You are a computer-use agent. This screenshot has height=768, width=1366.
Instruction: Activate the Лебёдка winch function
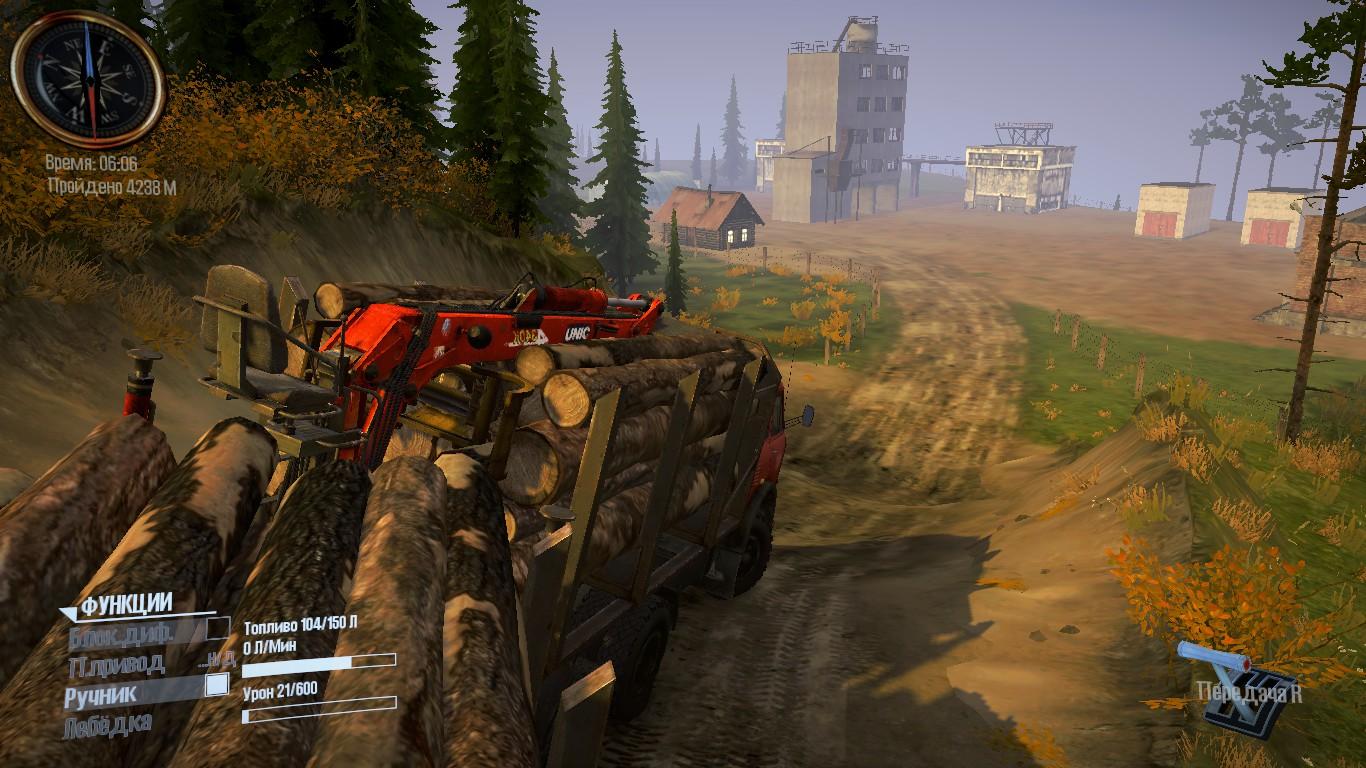point(109,723)
